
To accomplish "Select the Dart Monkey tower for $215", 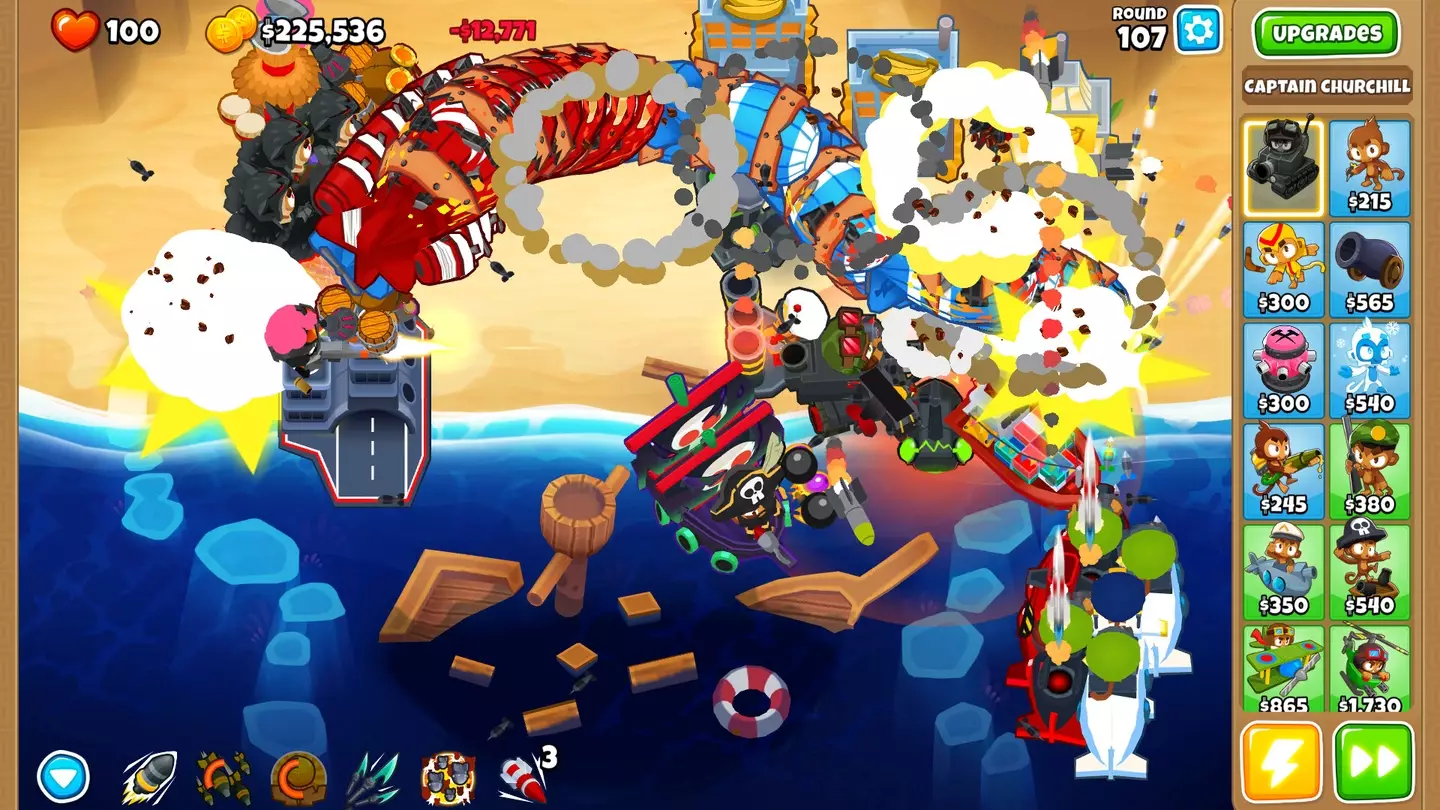I will [x=1374, y=165].
